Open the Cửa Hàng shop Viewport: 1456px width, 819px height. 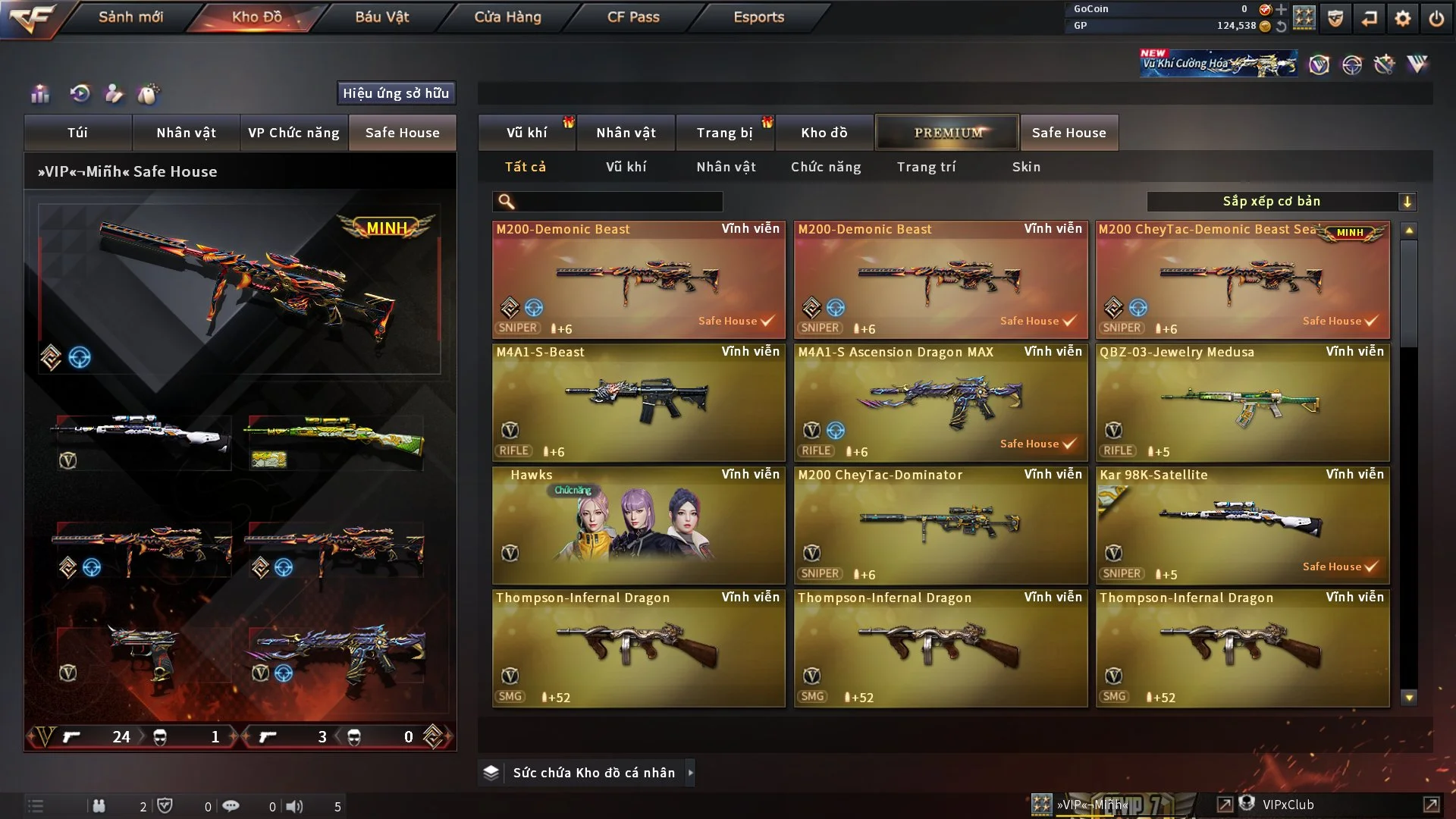[x=507, y=17]
